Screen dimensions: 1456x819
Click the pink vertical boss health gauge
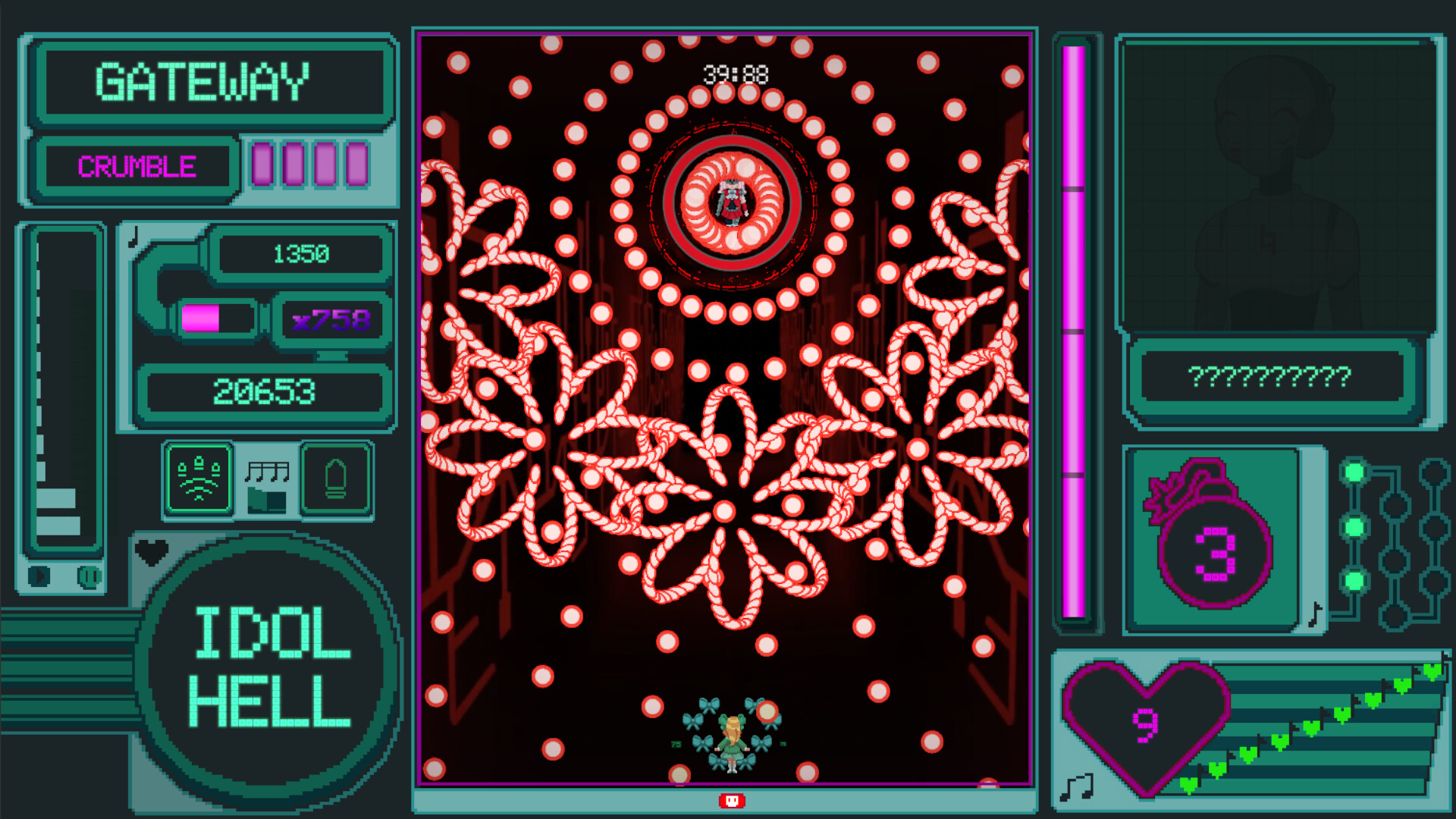coord(1075,334)
